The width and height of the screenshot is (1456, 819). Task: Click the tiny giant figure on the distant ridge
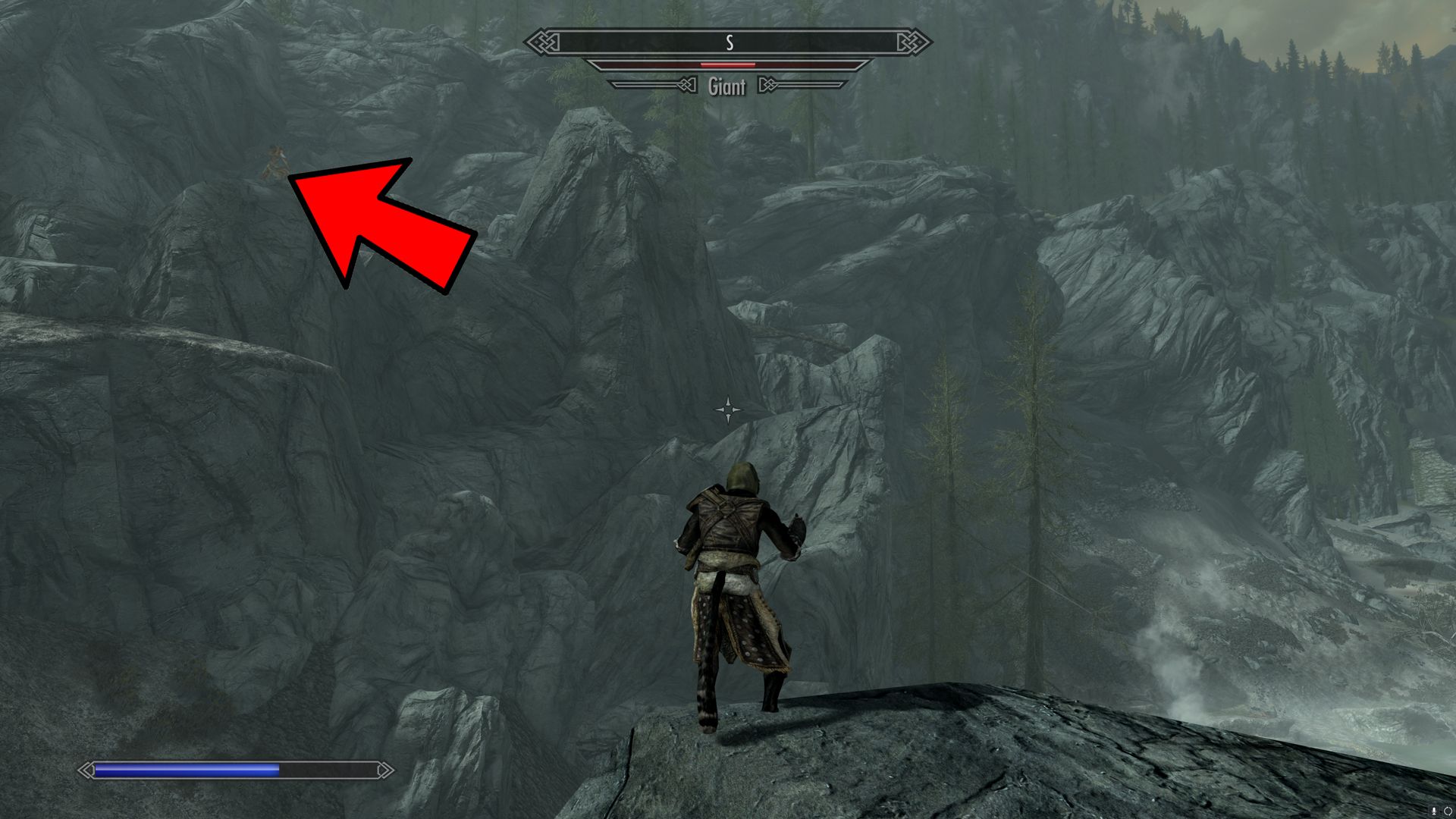[277, 163]
